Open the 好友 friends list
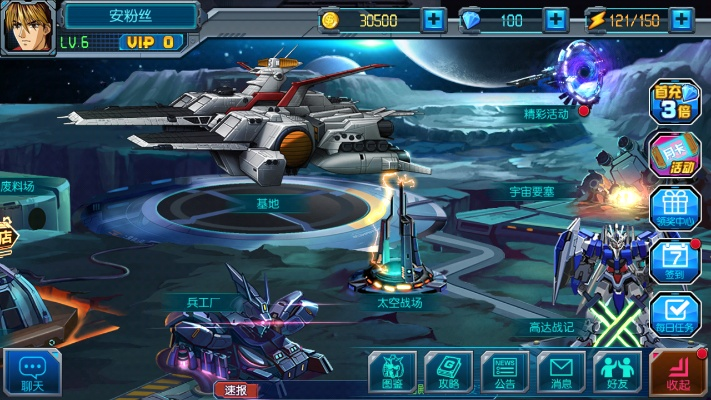 [617, 371]
